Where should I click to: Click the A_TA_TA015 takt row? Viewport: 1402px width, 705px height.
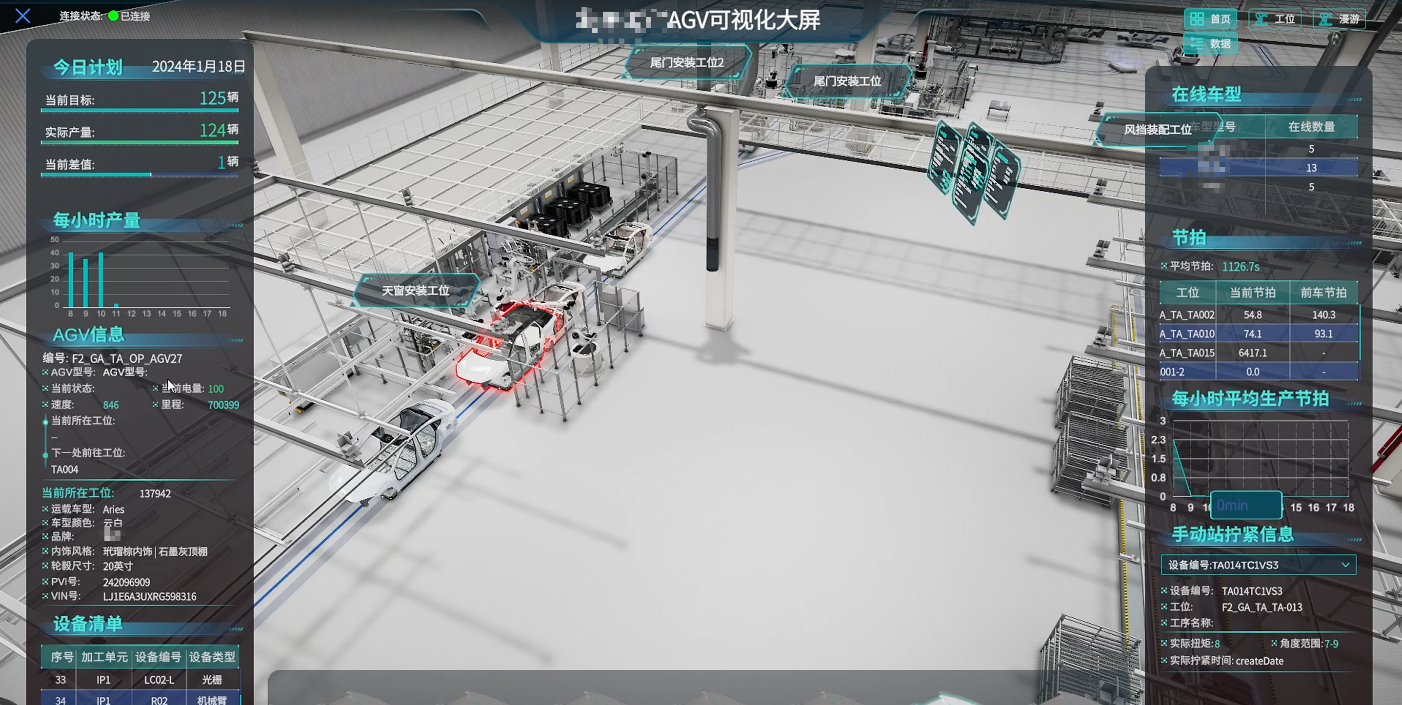1258,353
